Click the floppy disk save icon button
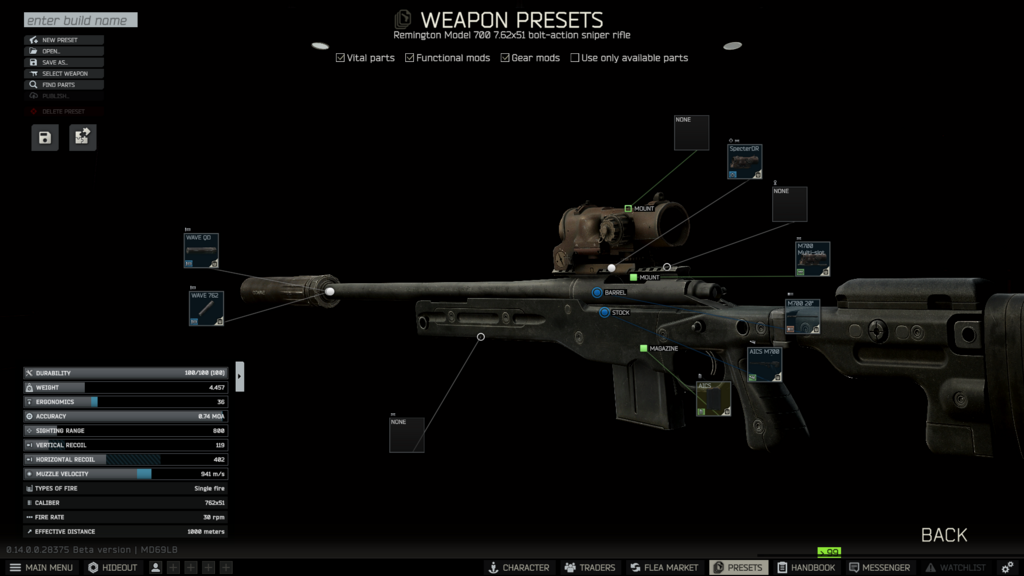This screenshot has width=1024, height=576. point(45,138)
